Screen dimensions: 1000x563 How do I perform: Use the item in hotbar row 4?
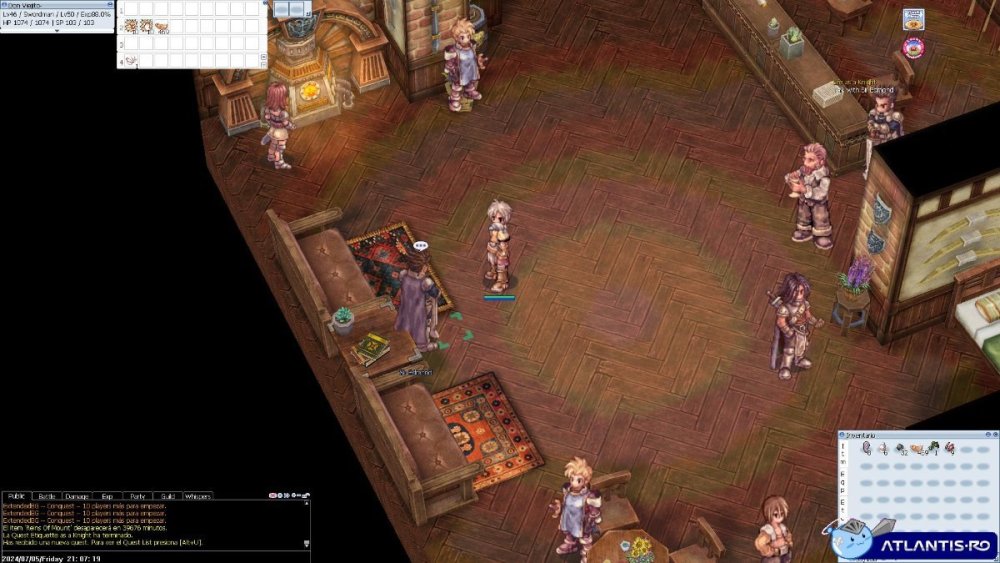(x=130, y=61)
